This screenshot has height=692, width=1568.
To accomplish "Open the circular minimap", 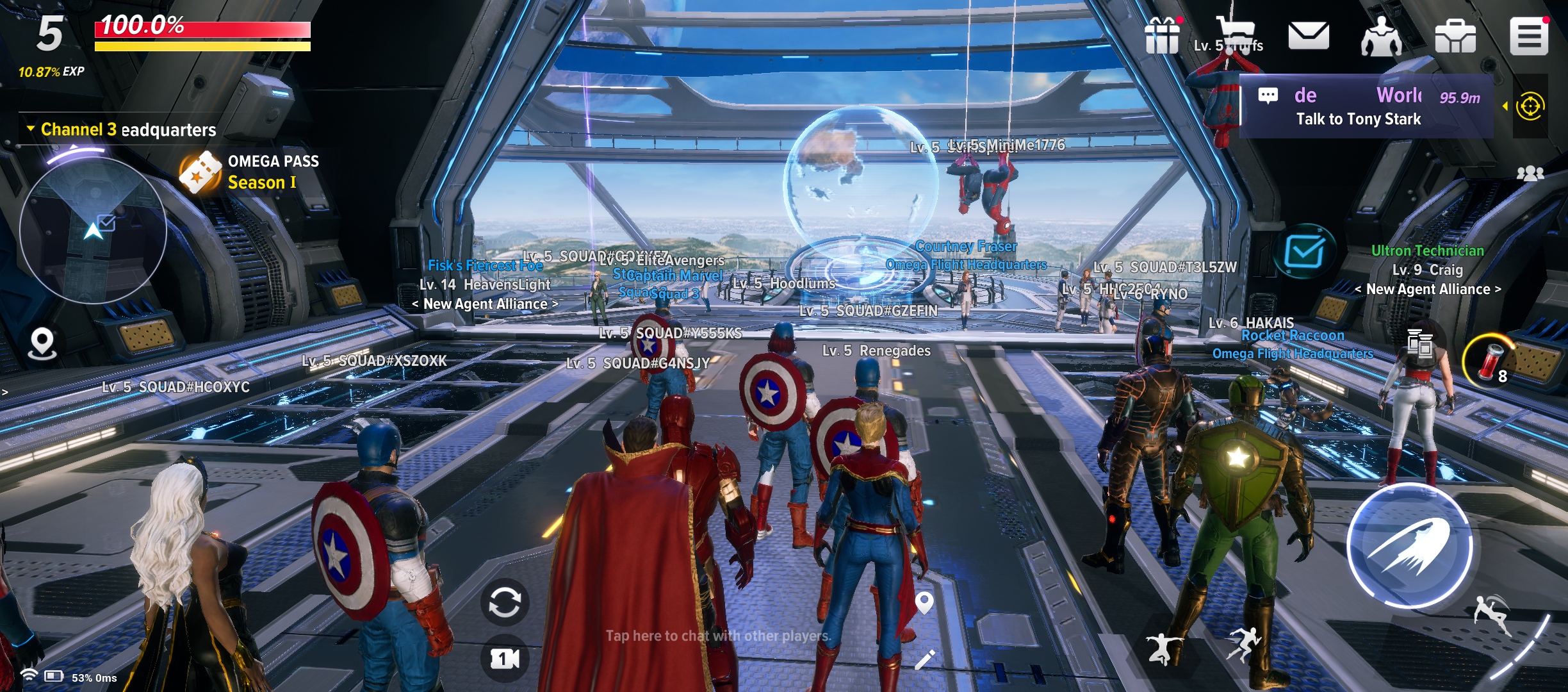I will (94, 229).
